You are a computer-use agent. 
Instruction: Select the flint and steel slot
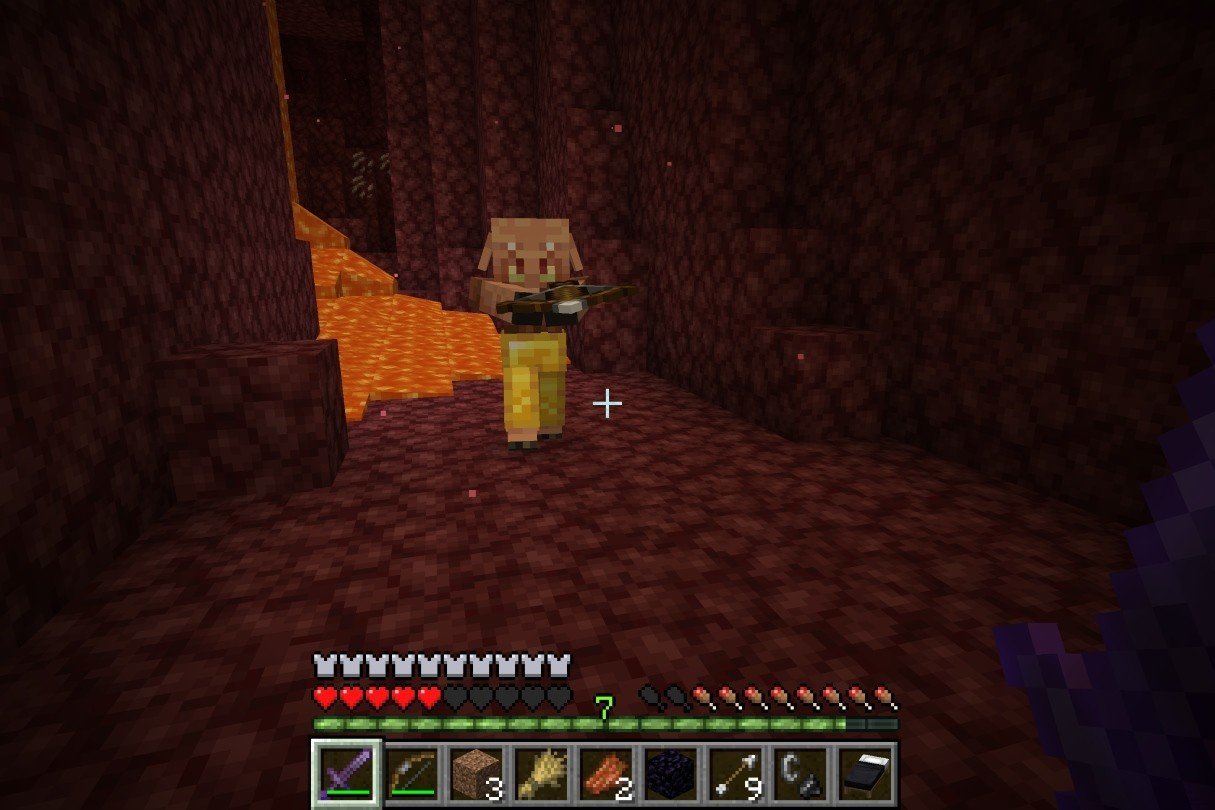click(x=801, y=774)
